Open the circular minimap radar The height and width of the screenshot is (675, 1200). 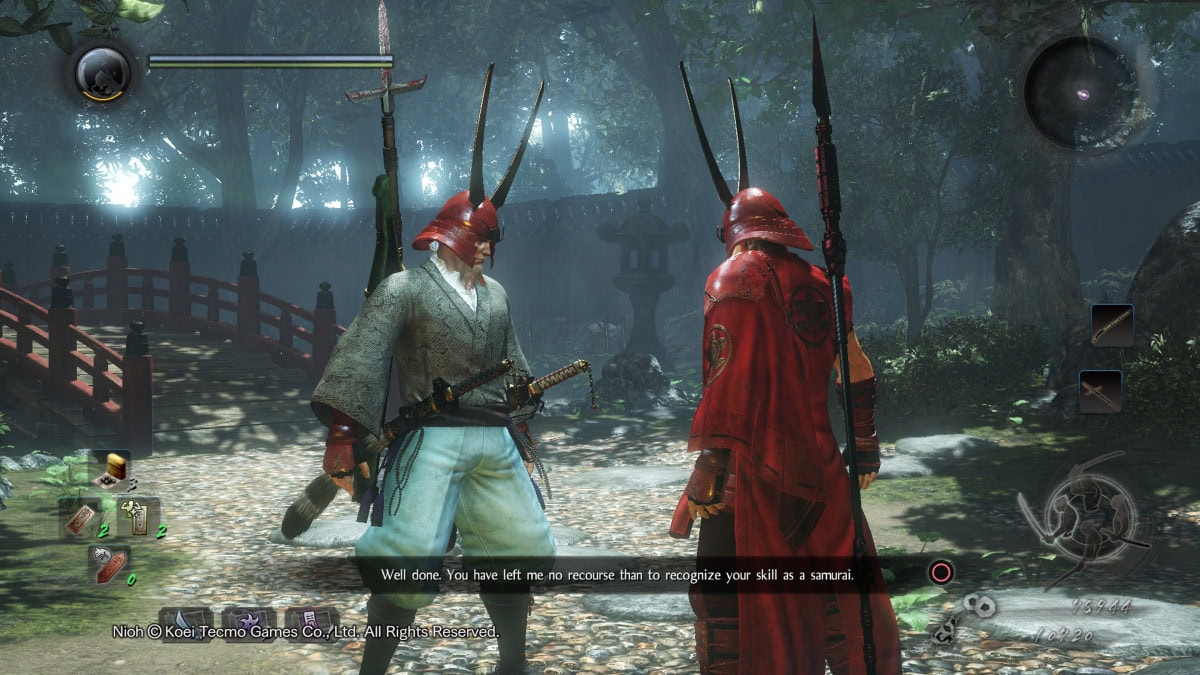pos(1081,93)
